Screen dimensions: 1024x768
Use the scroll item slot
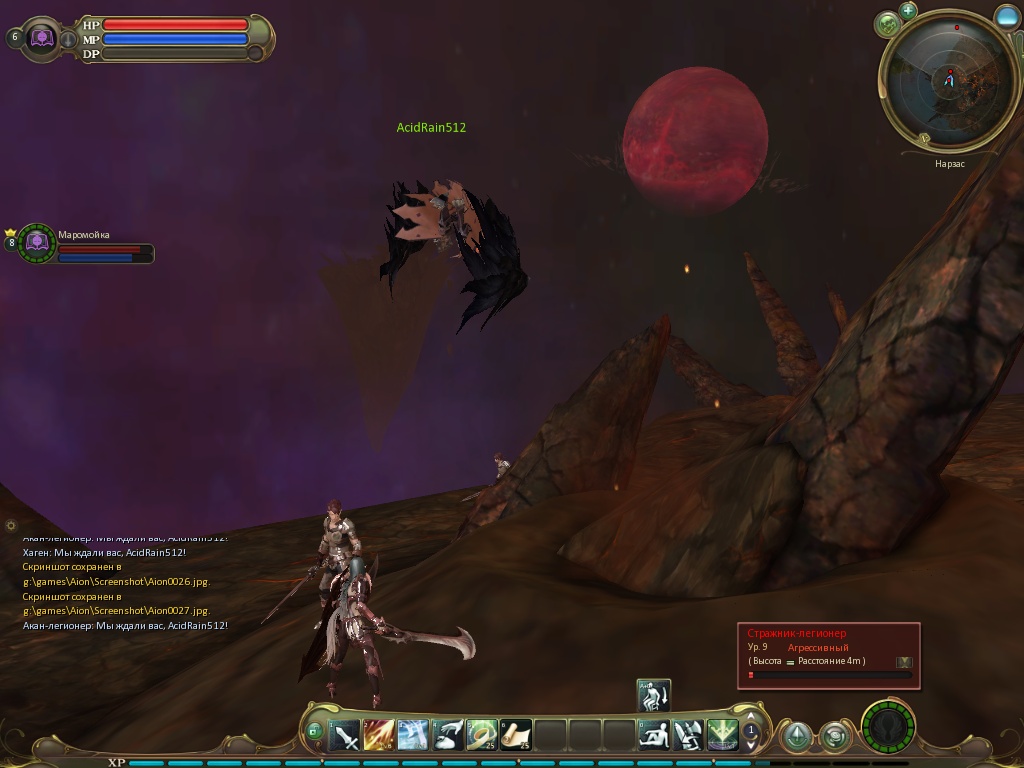pos(516,736)
